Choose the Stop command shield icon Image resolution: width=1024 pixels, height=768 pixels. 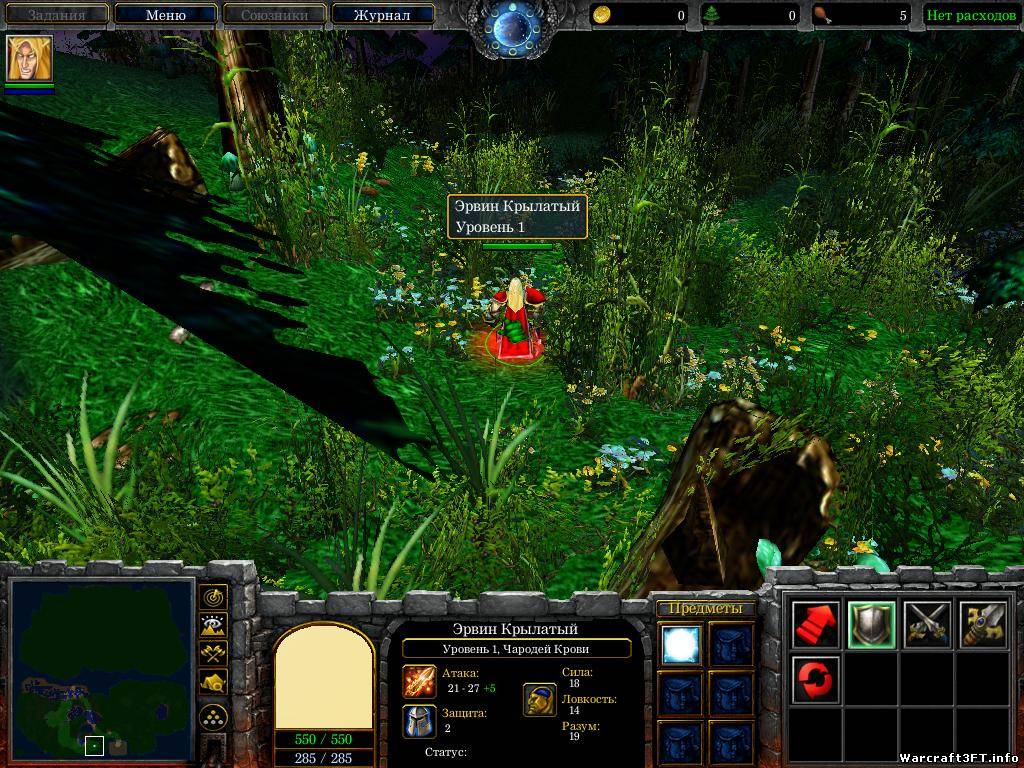point(870,625)
